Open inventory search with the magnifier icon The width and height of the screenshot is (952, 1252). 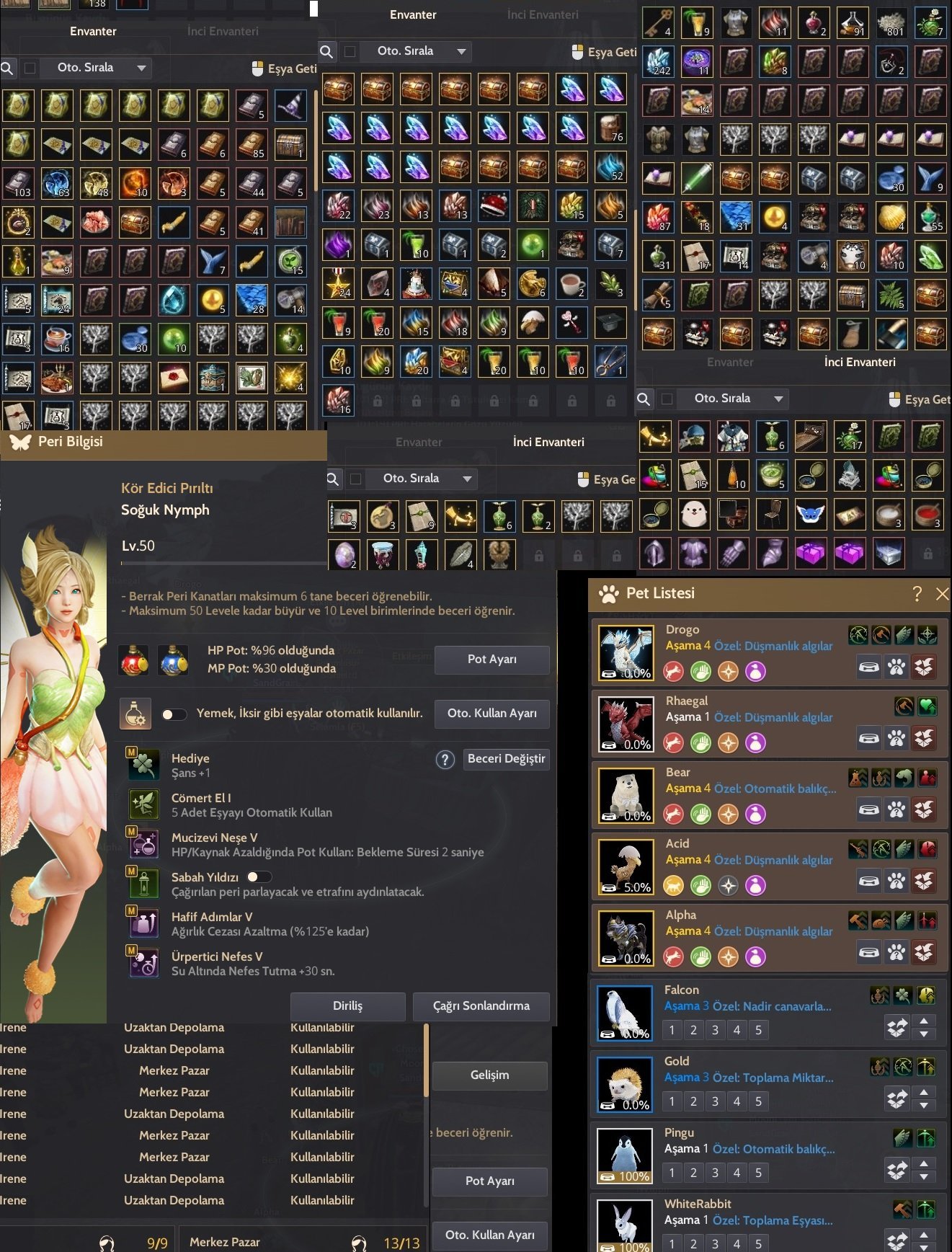click(x=8, y=68)
